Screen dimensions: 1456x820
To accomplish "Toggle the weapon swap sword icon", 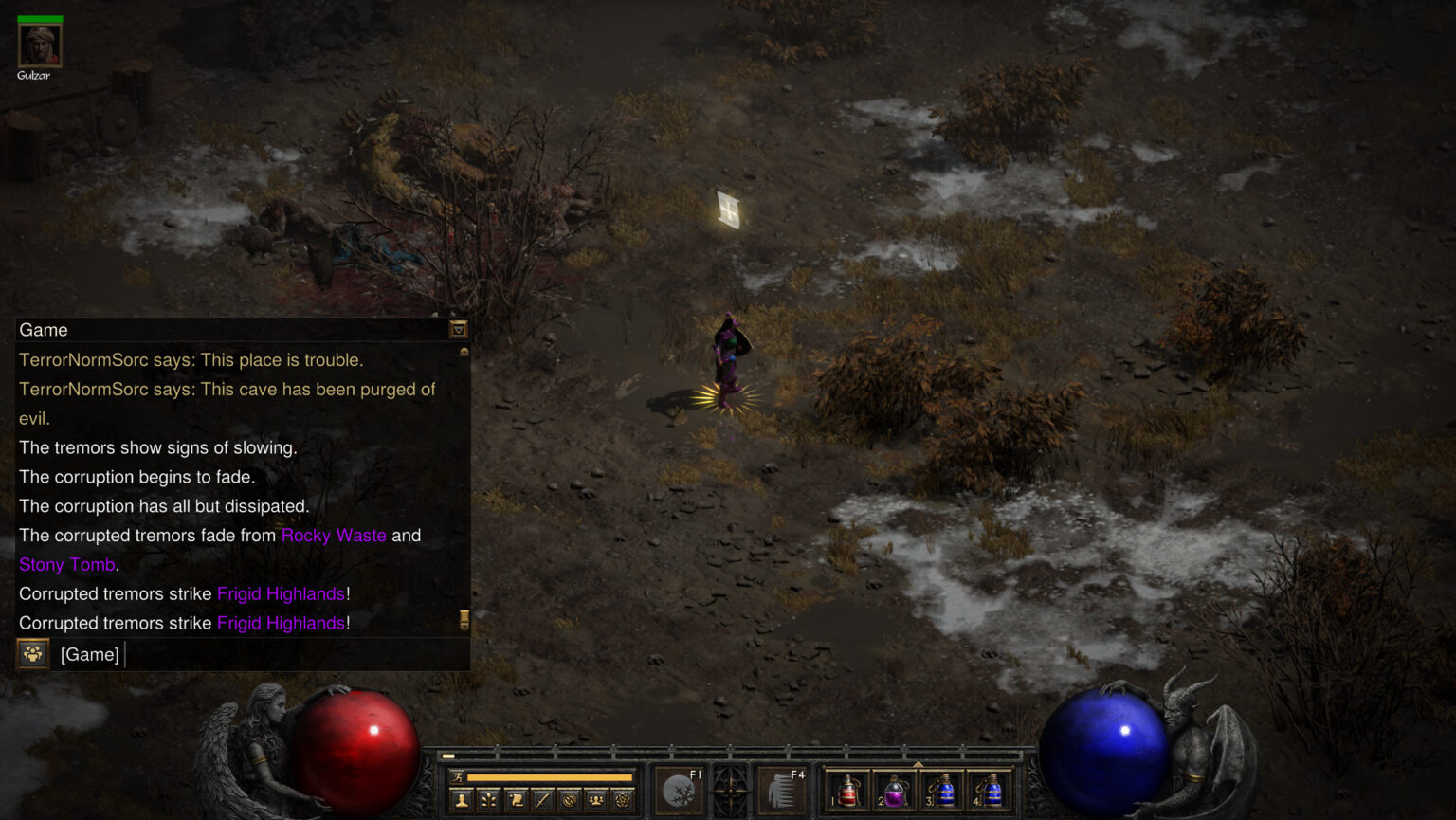I will (542, 800).
